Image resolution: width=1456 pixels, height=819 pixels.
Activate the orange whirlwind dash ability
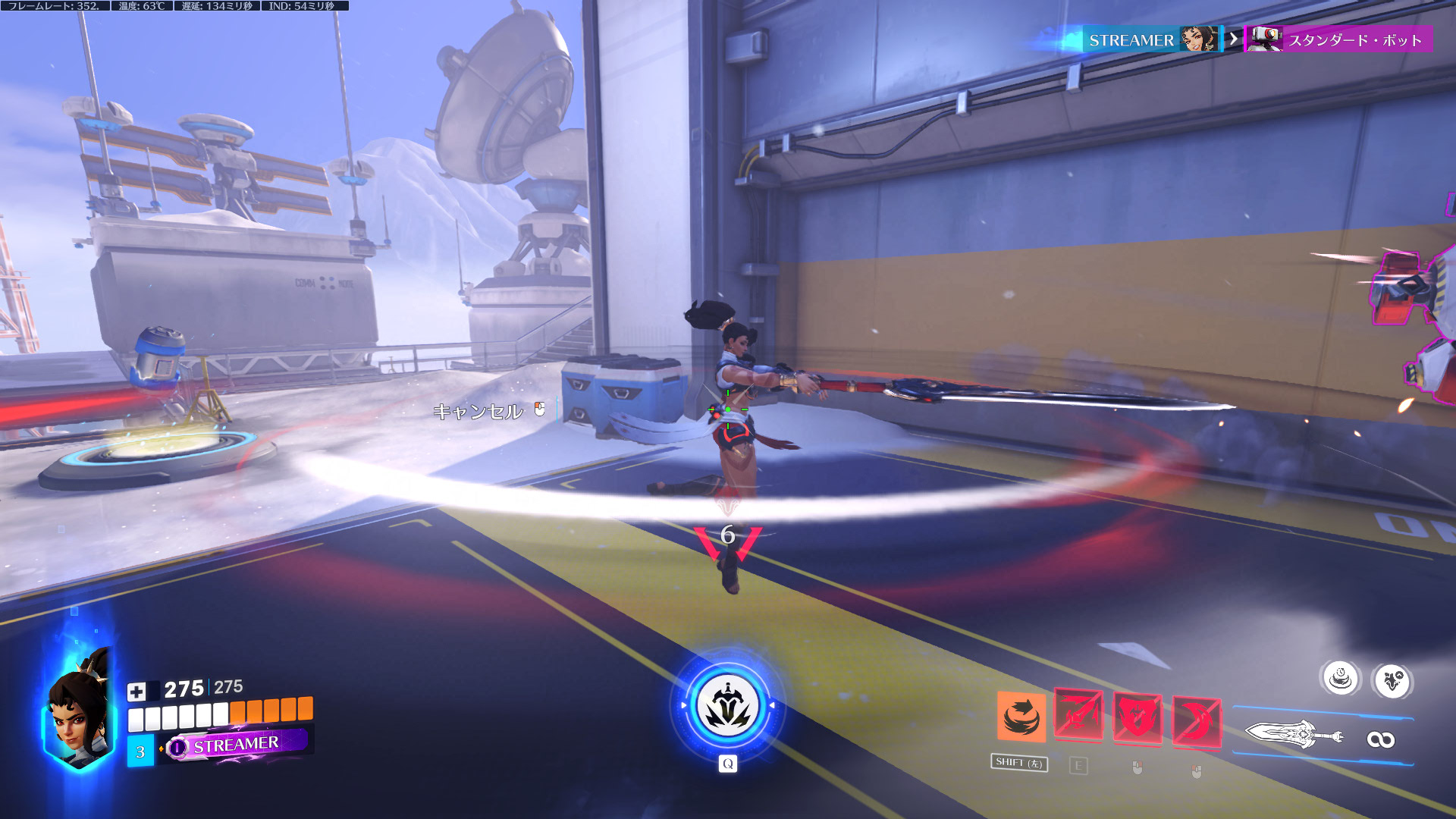pyautogui.click(x=1021, y=717)
